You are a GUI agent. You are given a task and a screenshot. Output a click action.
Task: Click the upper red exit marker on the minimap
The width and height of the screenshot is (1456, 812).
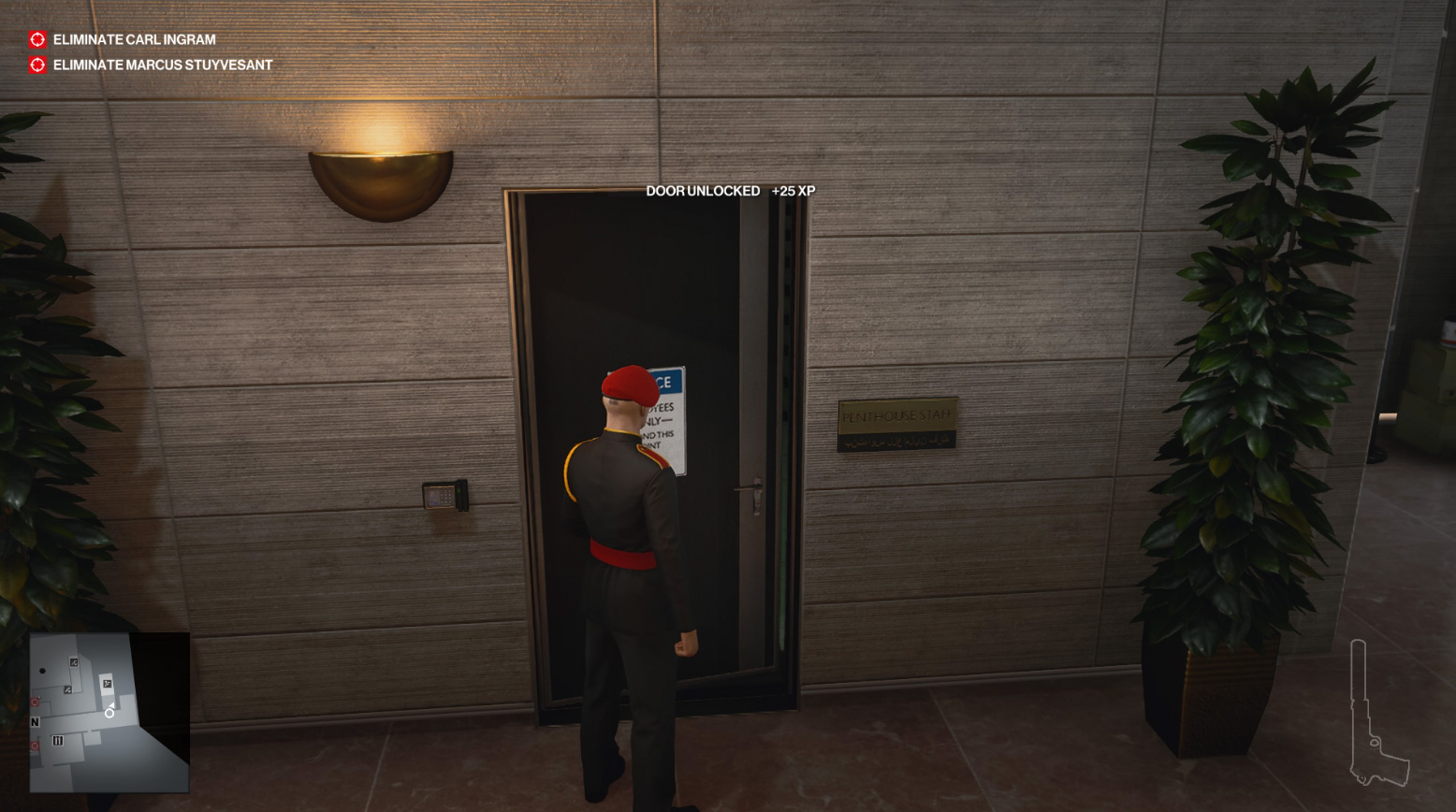(33, 701)
